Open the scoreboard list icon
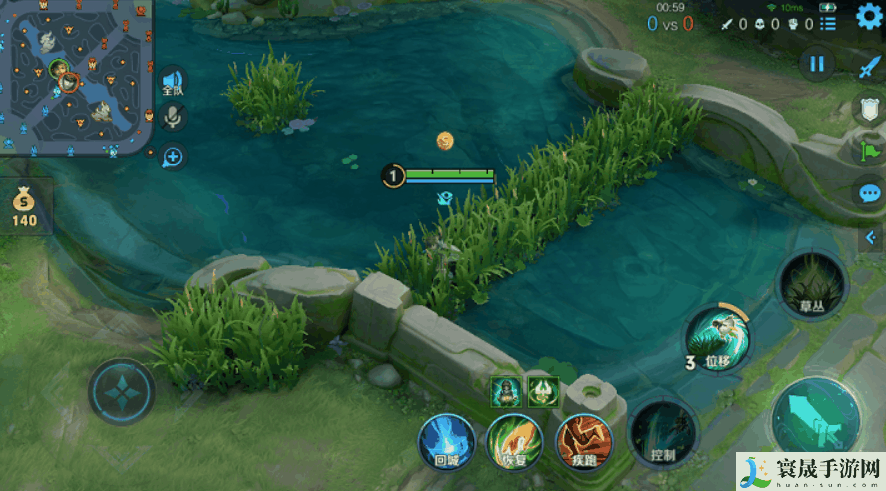Viewport: 886px width, 491px height. point(828,22)
